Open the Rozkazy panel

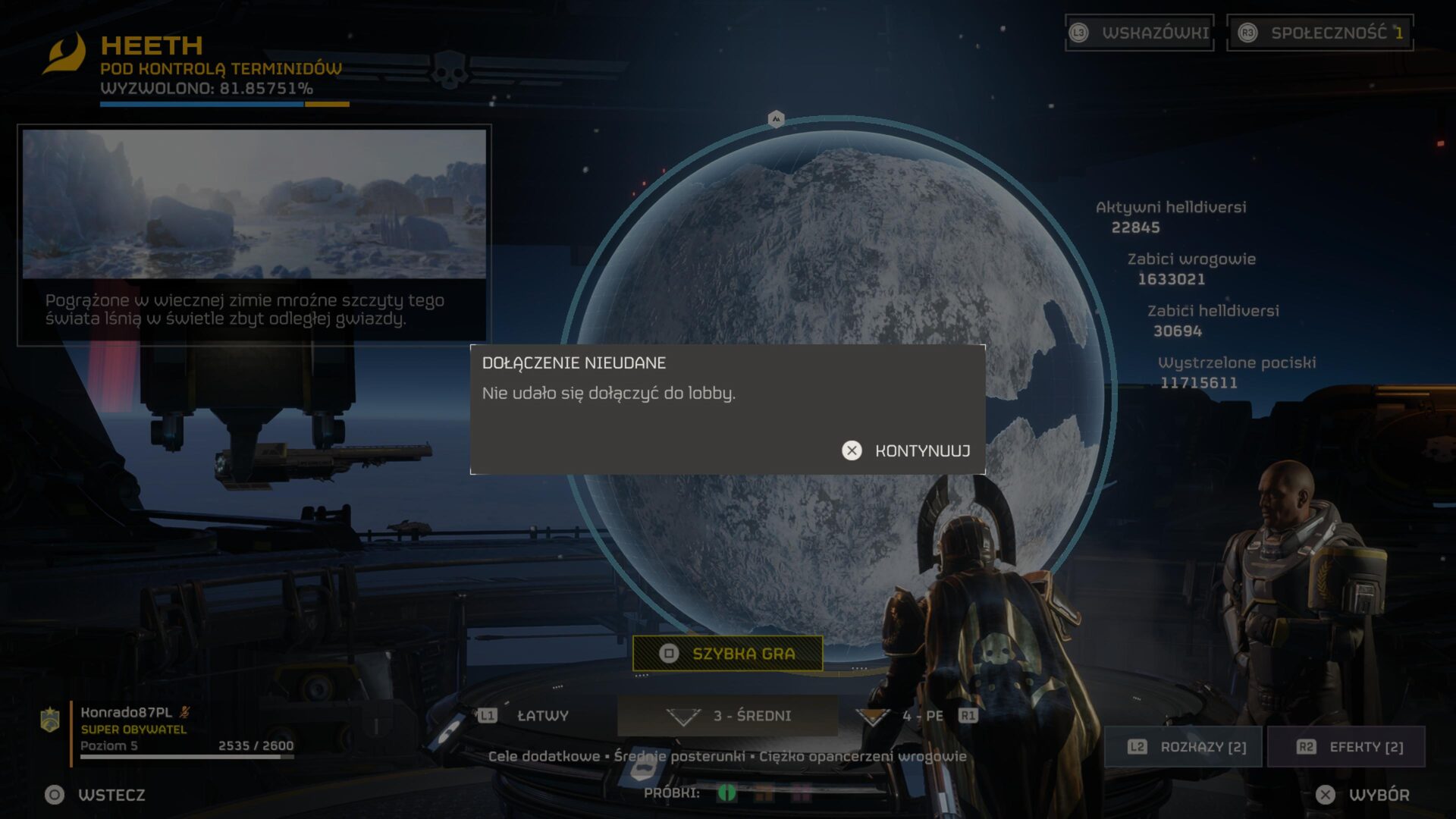(1184, 747)
